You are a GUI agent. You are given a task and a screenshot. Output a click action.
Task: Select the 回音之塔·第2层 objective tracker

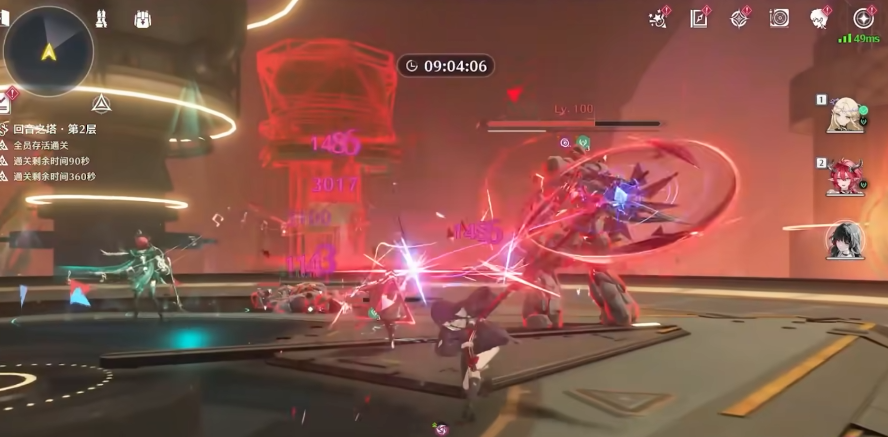55,129
